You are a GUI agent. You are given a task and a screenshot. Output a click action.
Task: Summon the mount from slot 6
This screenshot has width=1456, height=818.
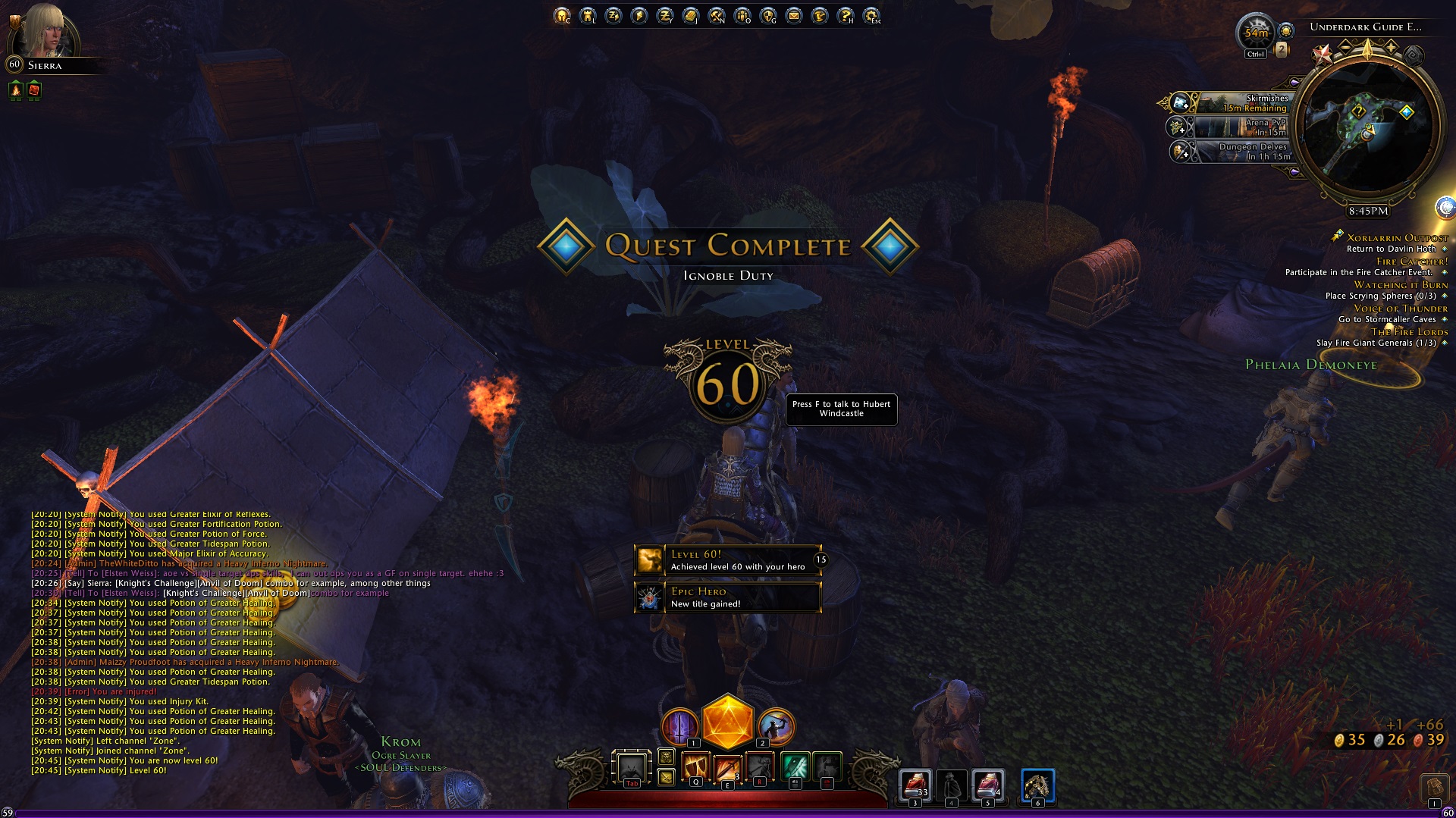tap(1037, 785)
